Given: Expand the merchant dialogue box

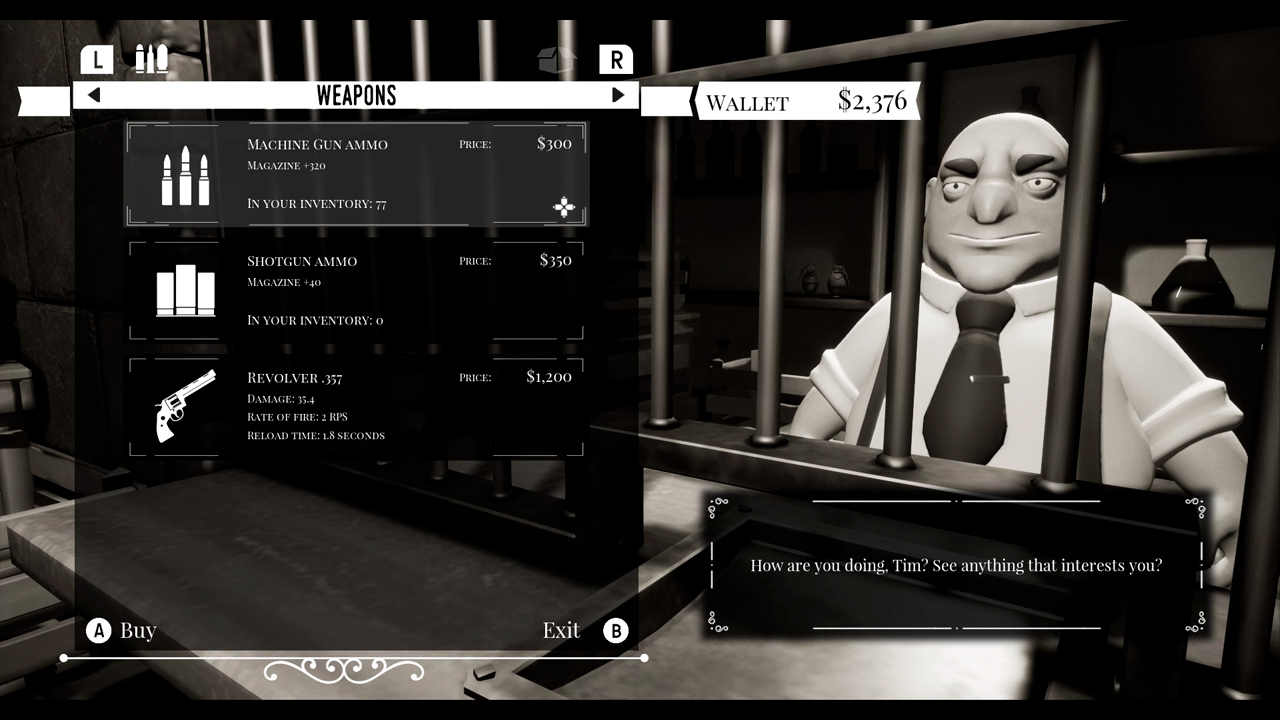Looking at the screenshot, I should tap(956, 565).
